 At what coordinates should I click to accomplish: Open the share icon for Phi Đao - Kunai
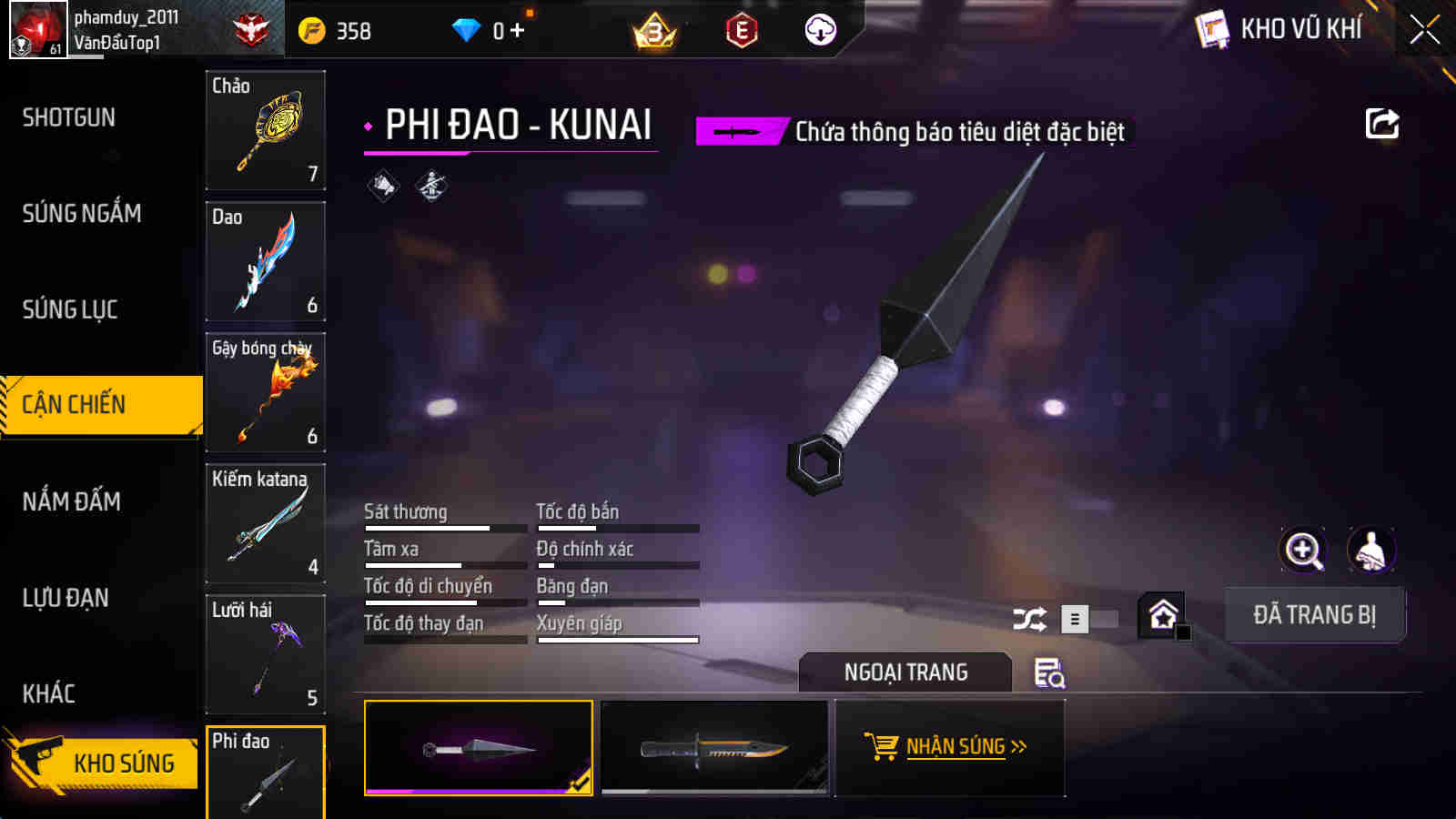[x=1382, y=124]
